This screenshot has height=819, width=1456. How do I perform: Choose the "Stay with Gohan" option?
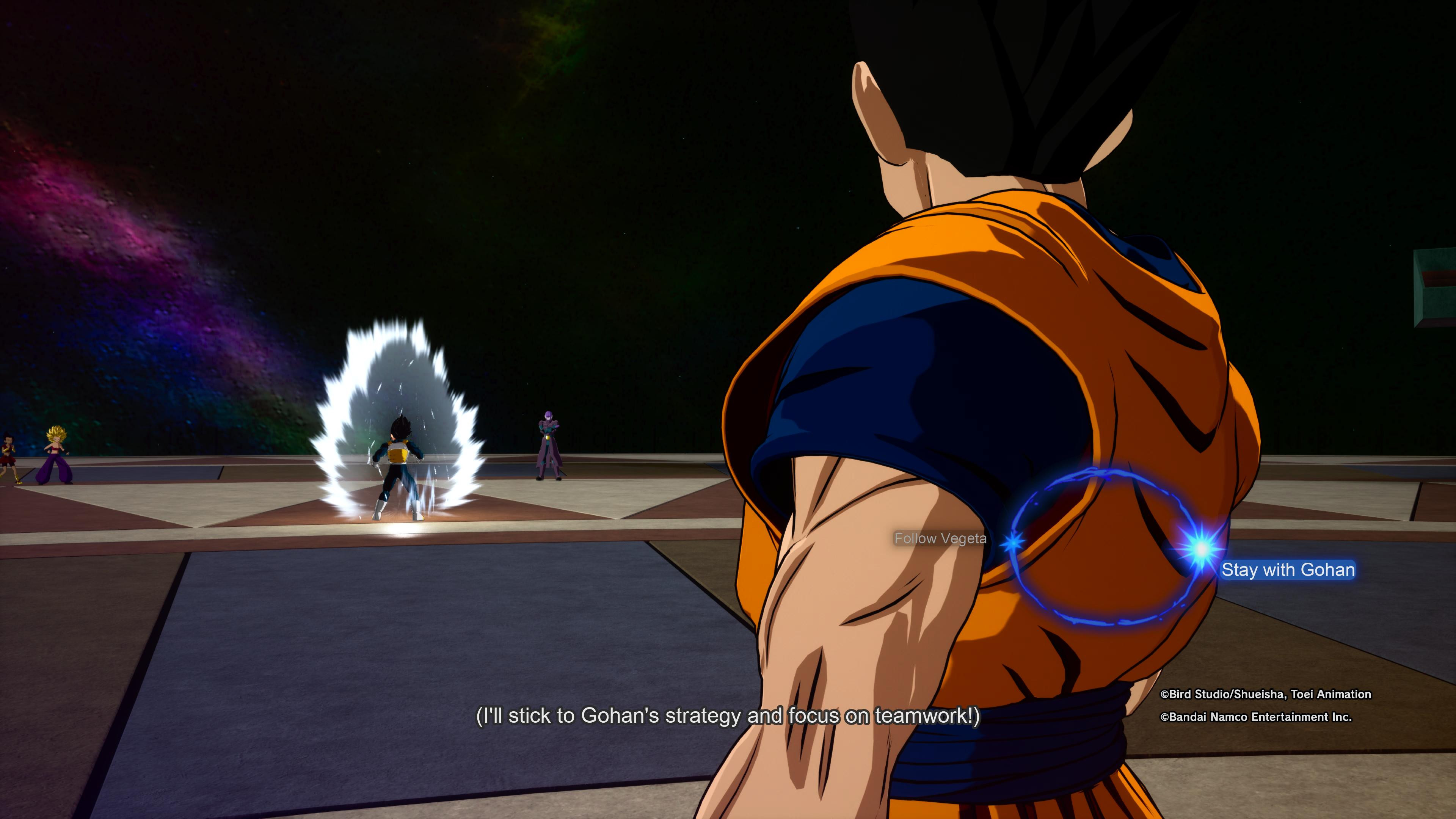[x=1288, y=570]
